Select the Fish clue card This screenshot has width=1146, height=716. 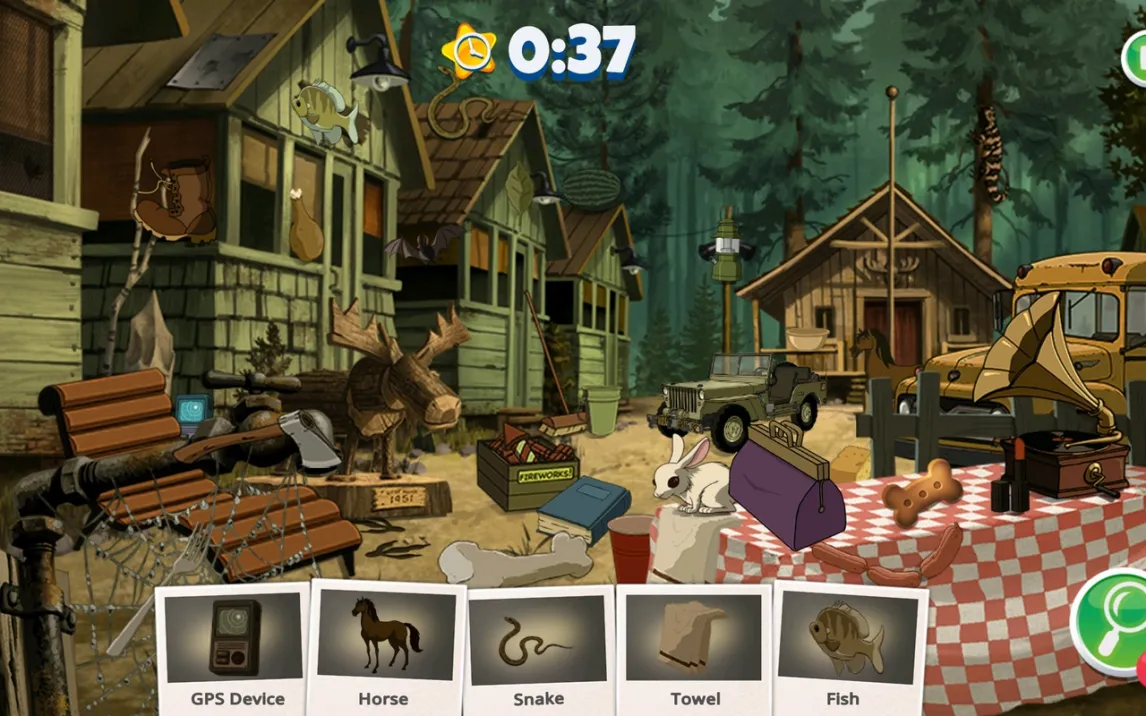[846, 648]
